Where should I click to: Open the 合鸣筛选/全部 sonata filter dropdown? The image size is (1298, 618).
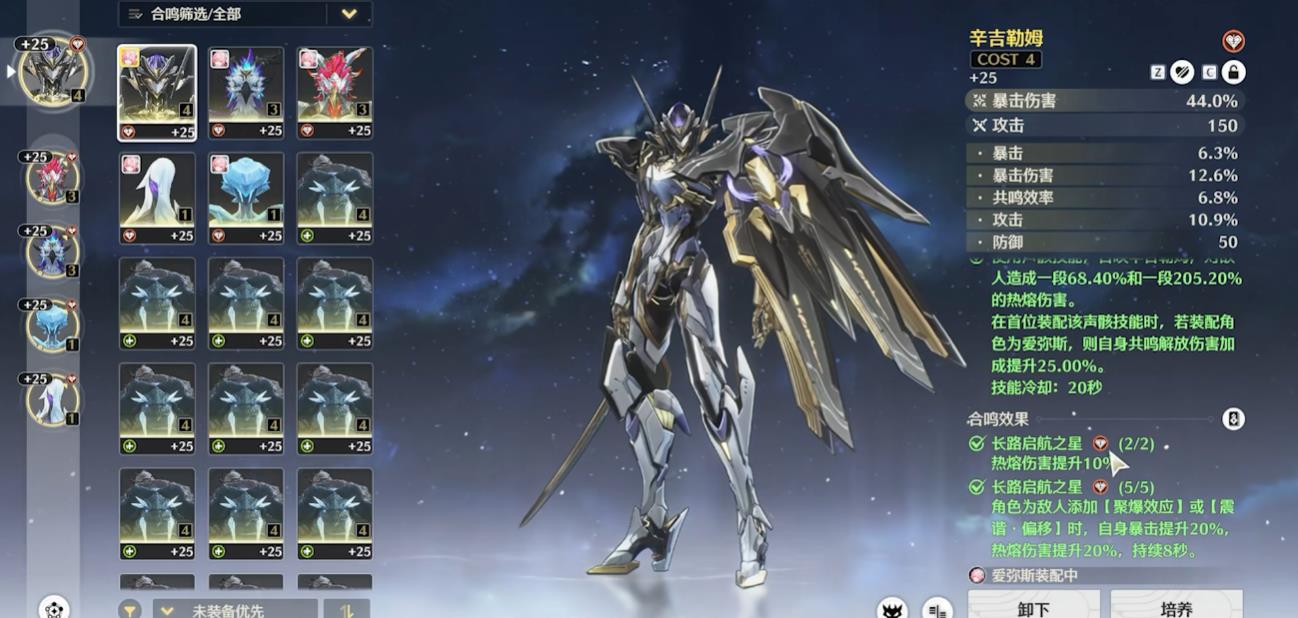245,14
